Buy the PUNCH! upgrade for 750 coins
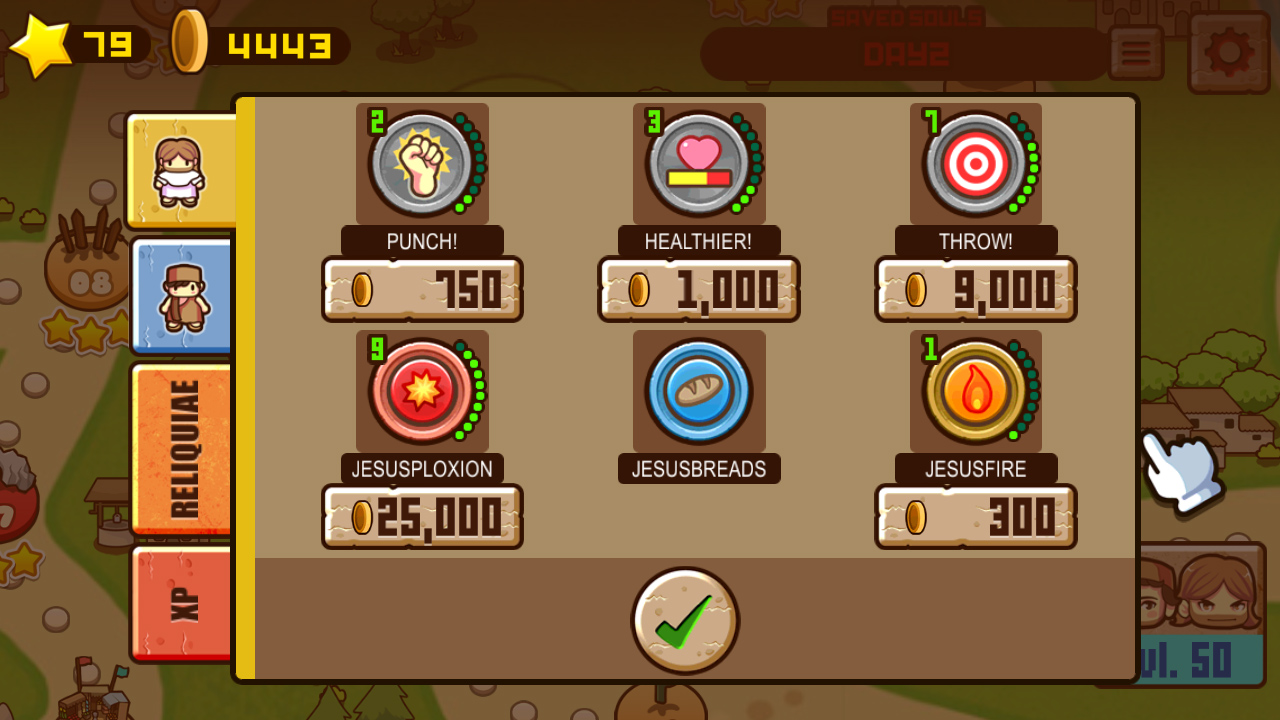Screen dimensions: 1280x720 422,290
